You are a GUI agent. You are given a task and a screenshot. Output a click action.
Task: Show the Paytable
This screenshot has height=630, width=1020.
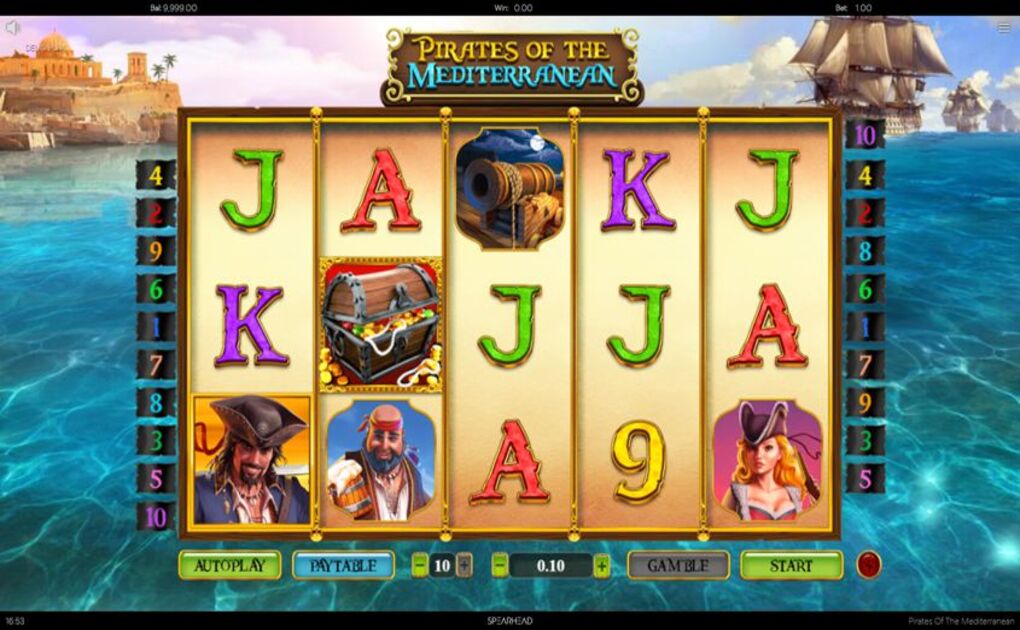[343, 565]
